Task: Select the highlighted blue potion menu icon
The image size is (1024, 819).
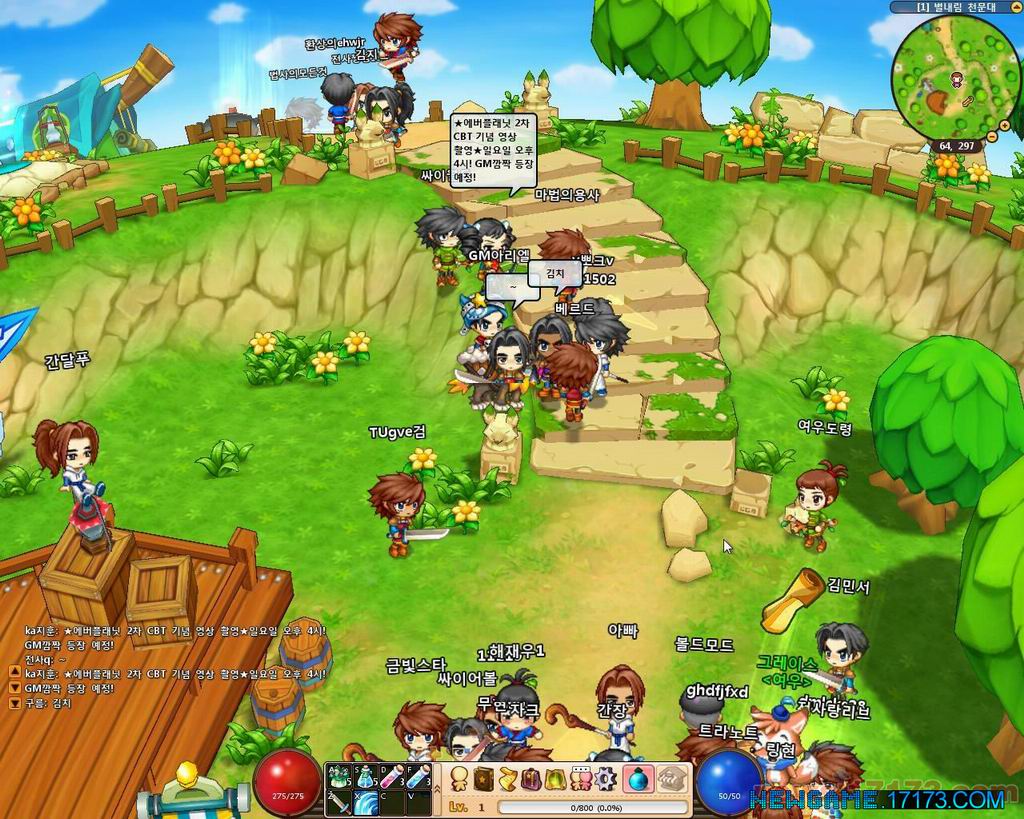Action: (x=637, y=777)
